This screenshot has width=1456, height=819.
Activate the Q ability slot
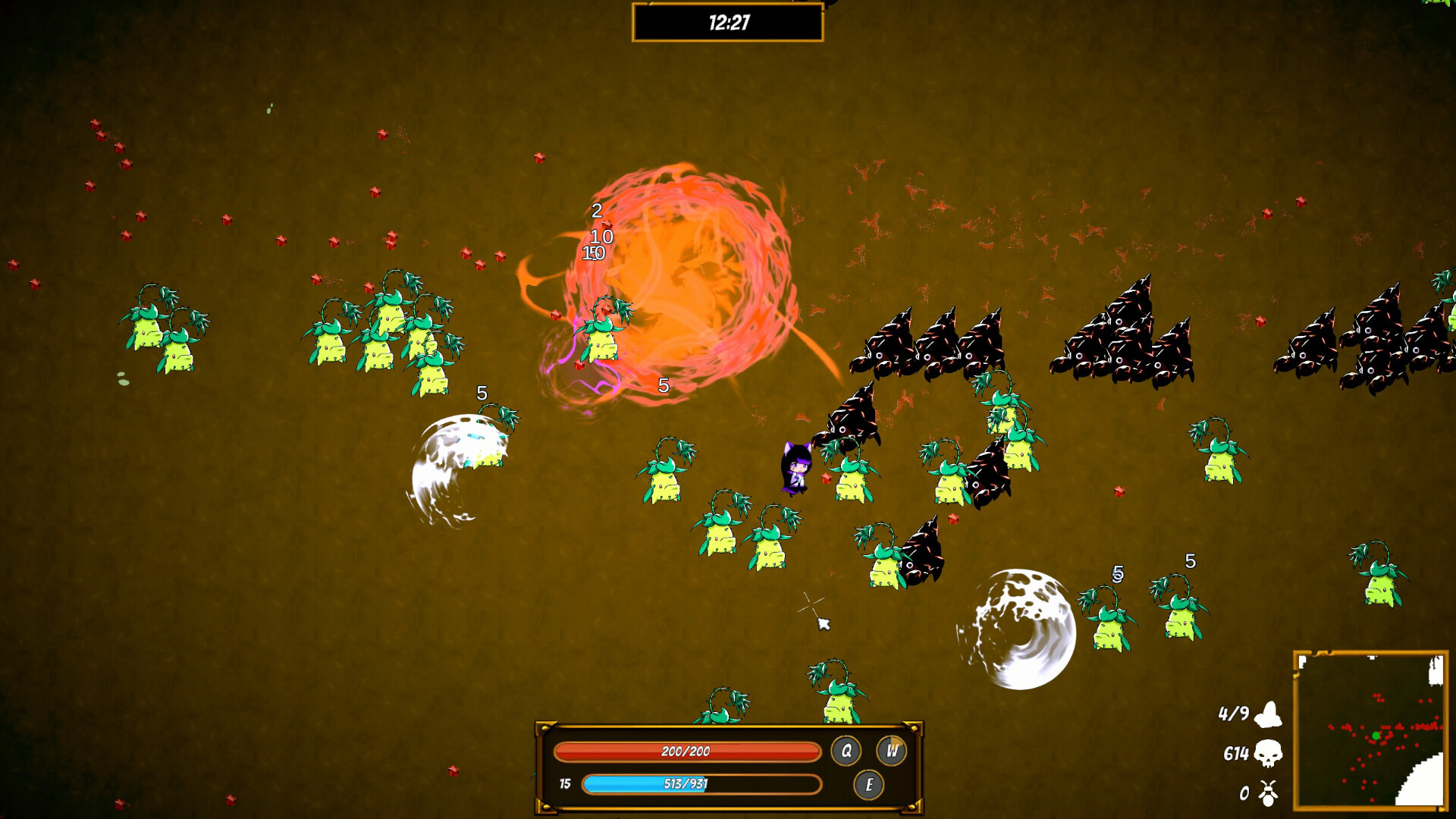coord(846,751)
